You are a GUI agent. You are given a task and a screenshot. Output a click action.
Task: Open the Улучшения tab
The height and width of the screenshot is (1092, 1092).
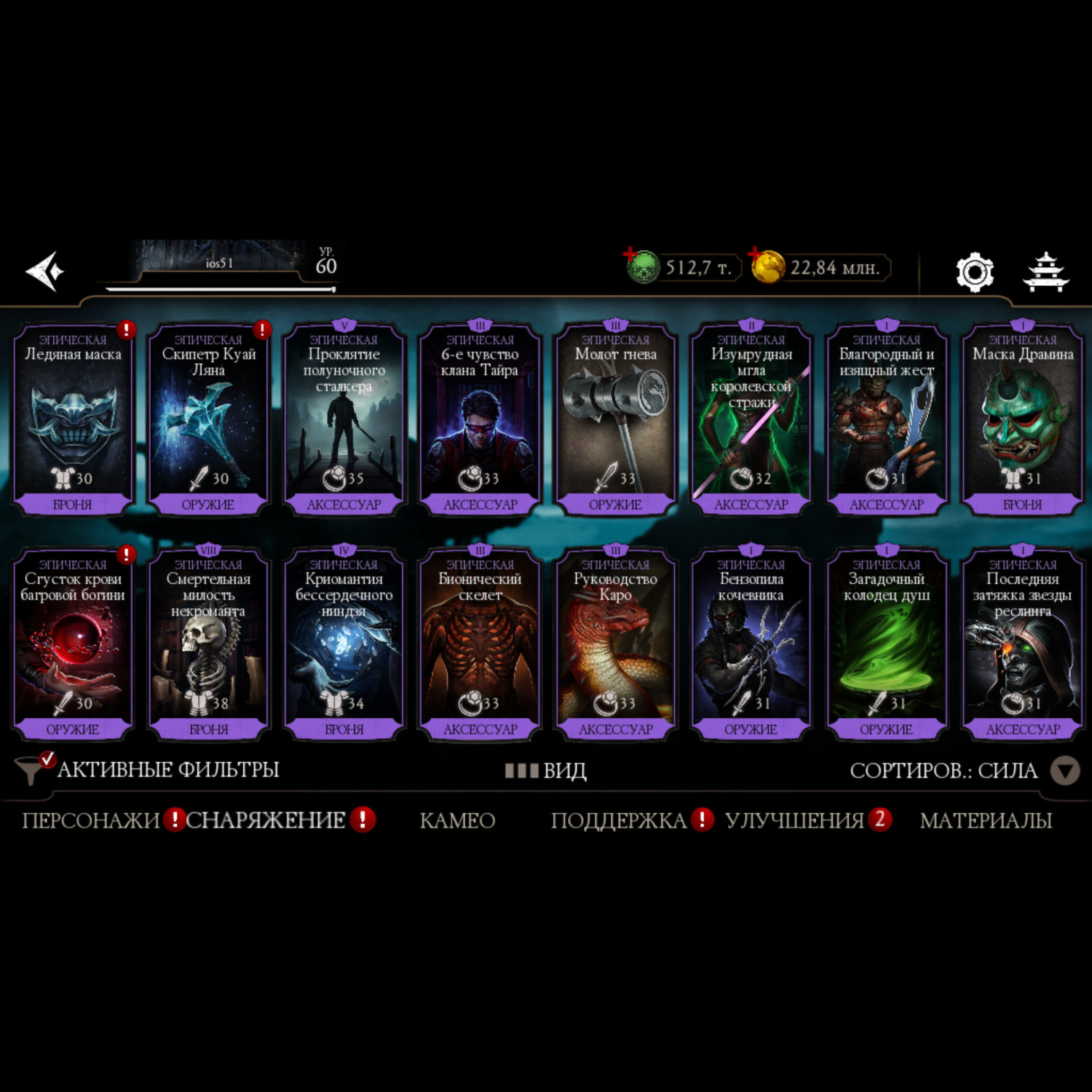coord(794,820)
